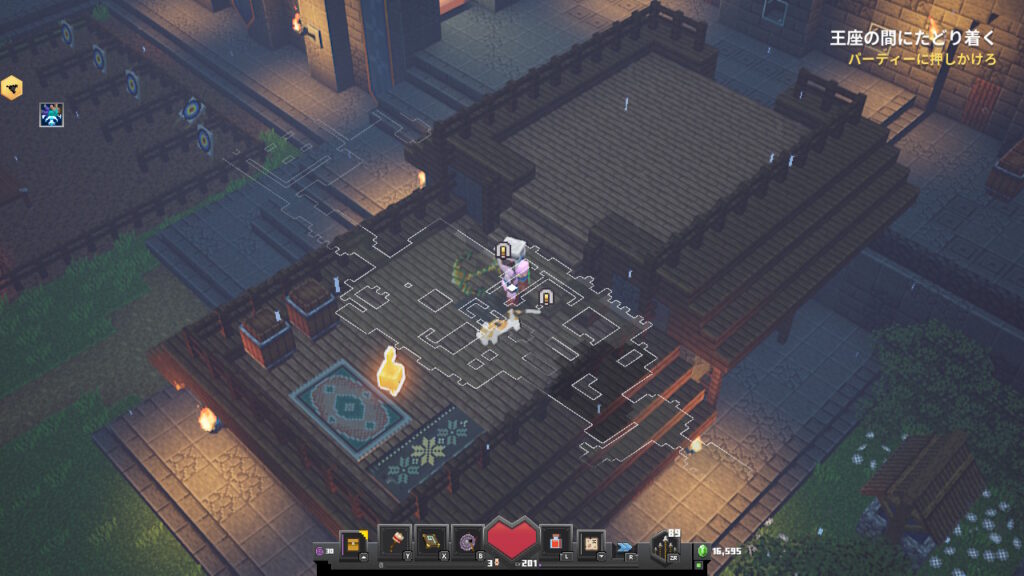Click the orange hexagon badge icon
This screenshot has height=576, width=1024.
point(12,87)
